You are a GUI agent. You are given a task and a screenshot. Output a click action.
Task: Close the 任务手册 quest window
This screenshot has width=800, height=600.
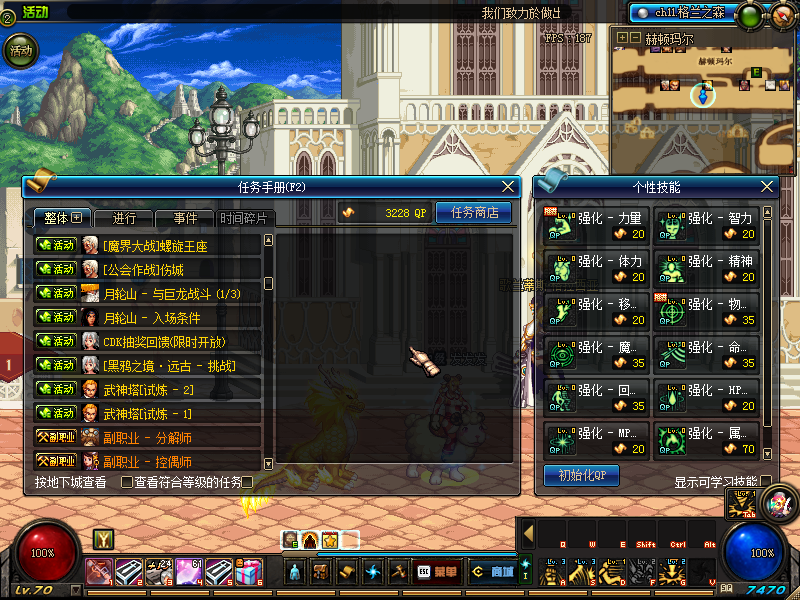click(510, 187)
